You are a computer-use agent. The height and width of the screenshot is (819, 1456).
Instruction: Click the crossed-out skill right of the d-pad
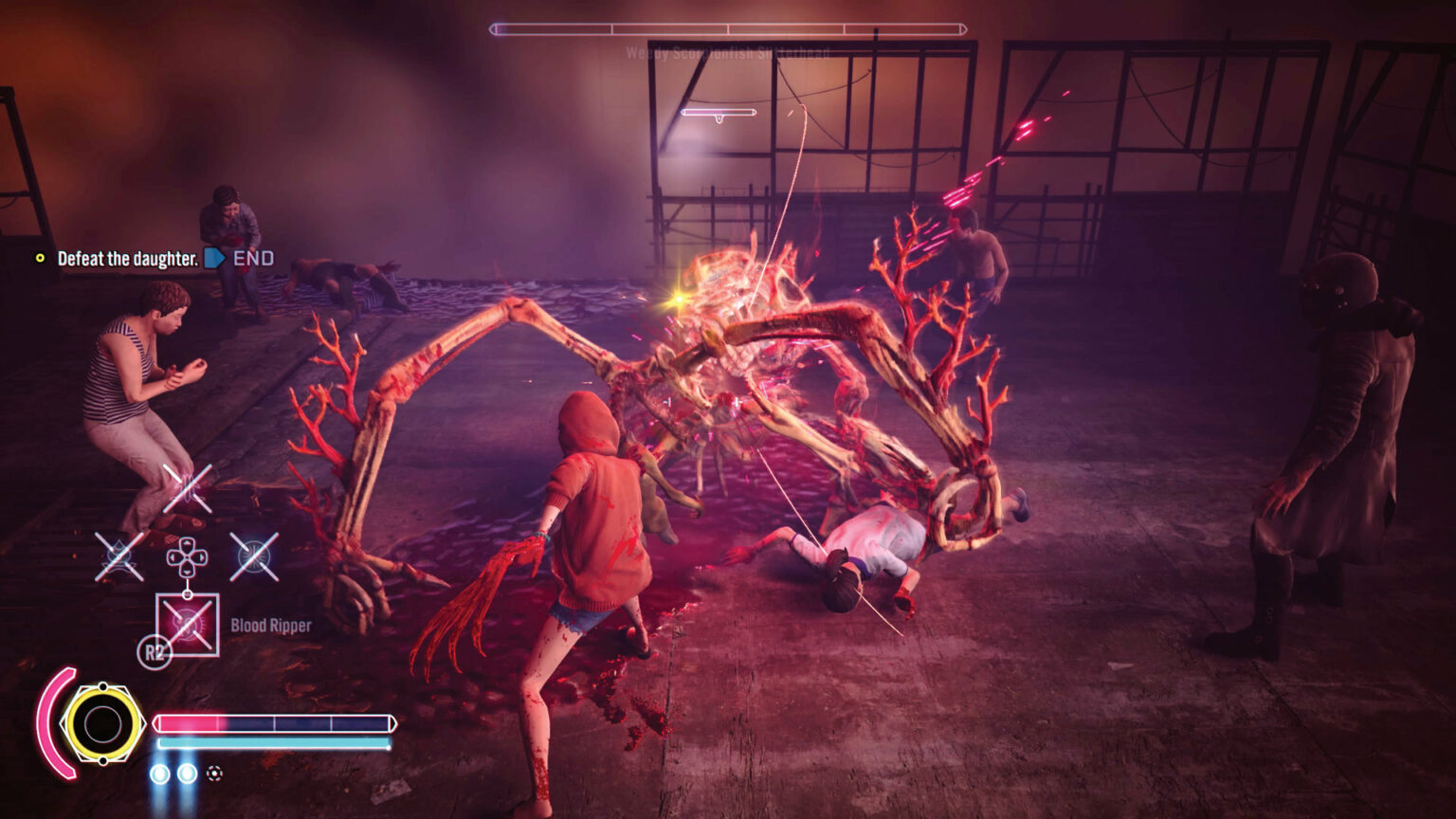tap(253, 556)
